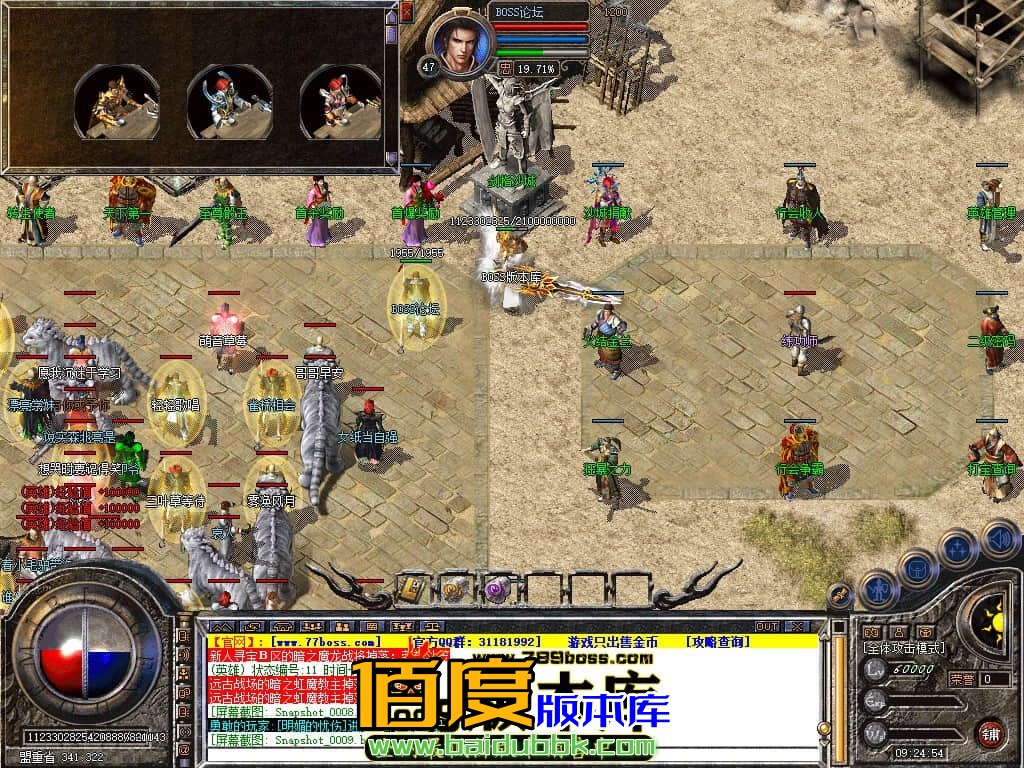Open the 攻略查询 guide link
This screenshot has width=1024, height=768.
coord(719,641)
